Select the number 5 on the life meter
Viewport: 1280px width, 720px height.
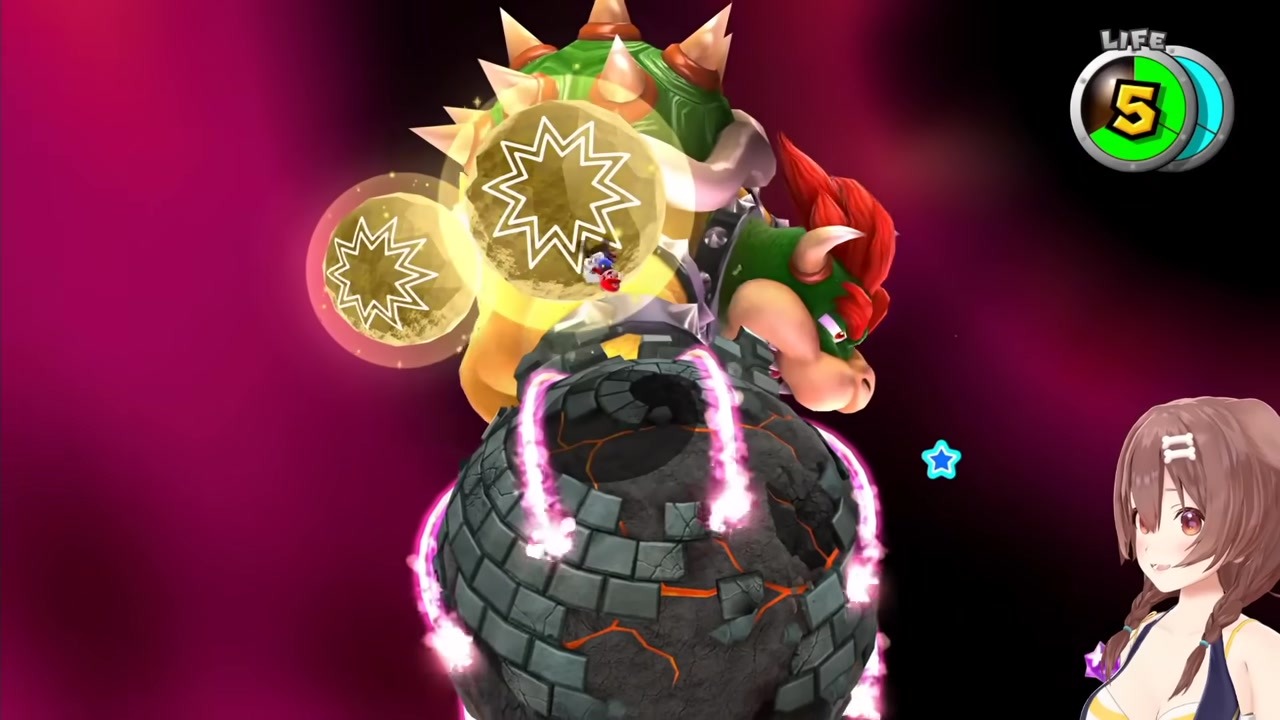pos(1135,110)
